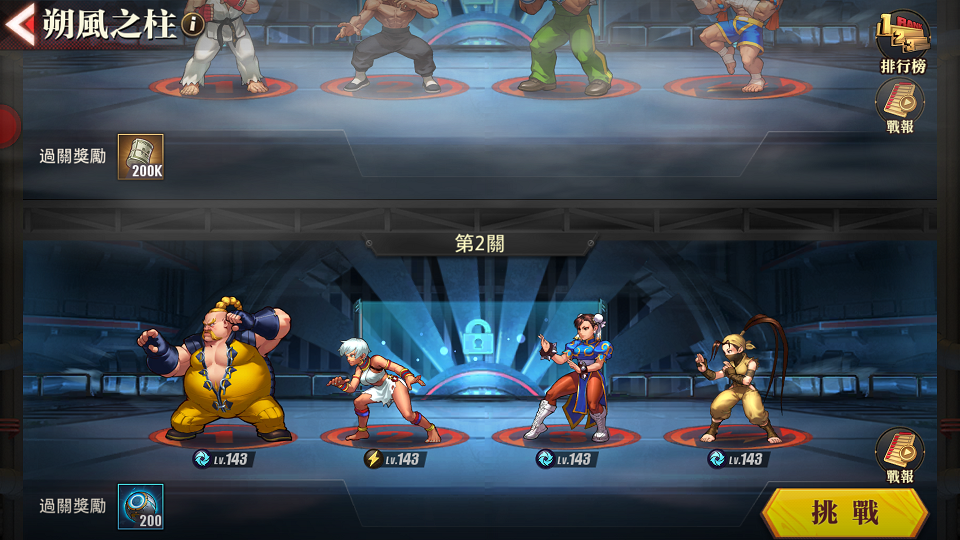Open the upper 戰報 battle report
The image size is (960, 540).
click(x=899, y=106)
